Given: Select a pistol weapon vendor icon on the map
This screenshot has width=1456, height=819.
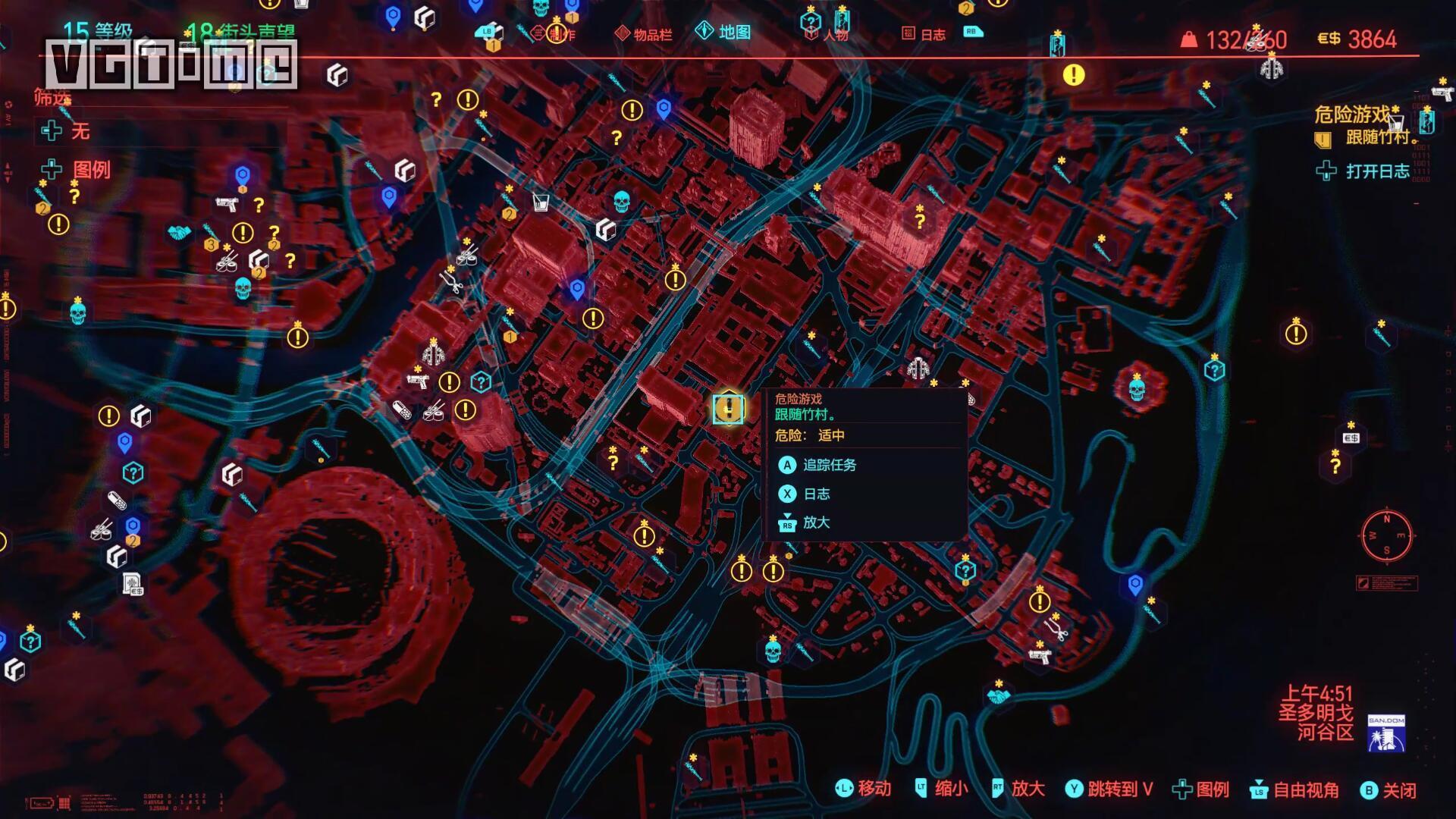Looking at the screenshot, I should (418, 381).
